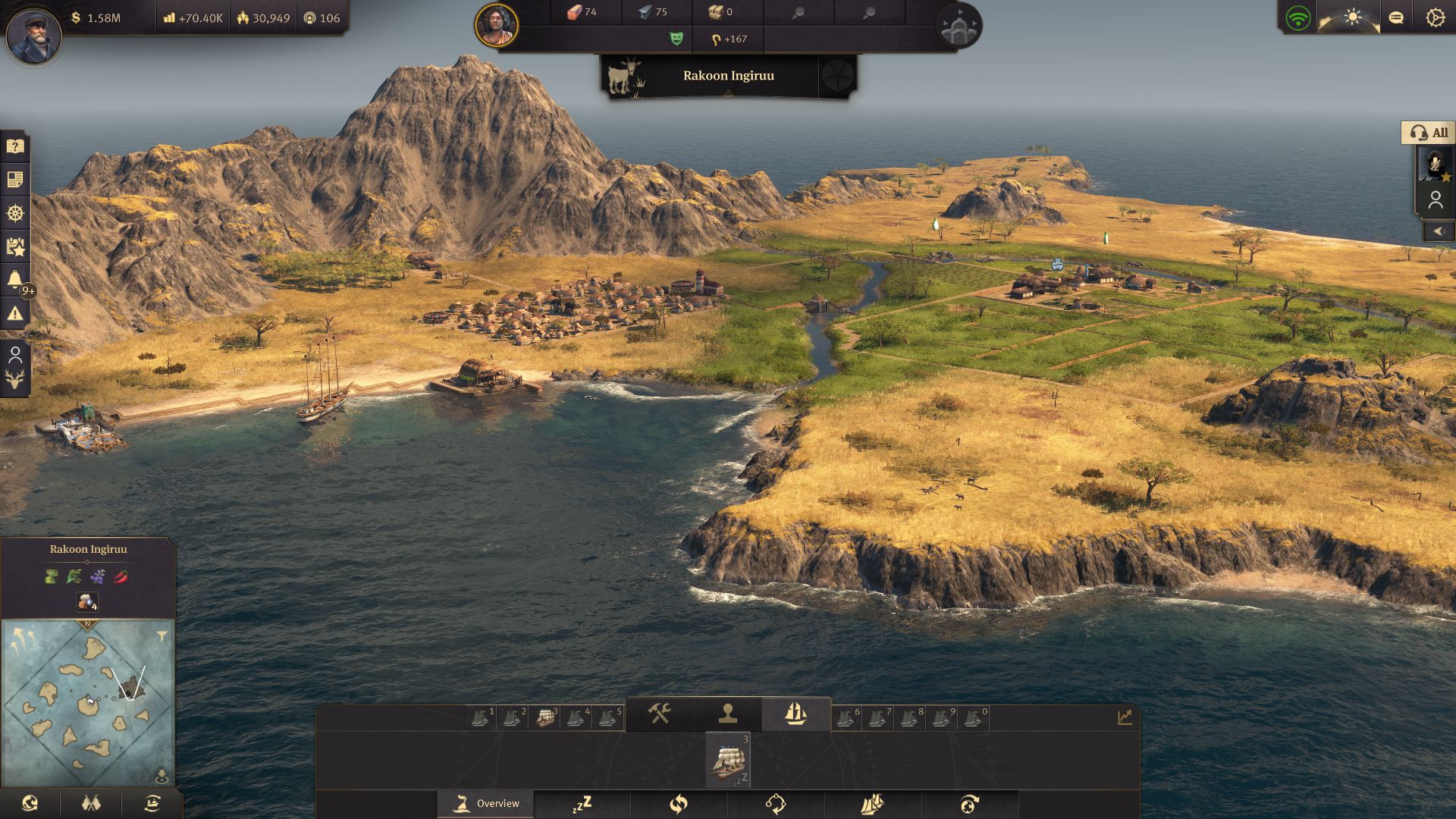Click the warning triangle icon in the sidebar
The image size is (1456, 819).
(x=15, y=313)
